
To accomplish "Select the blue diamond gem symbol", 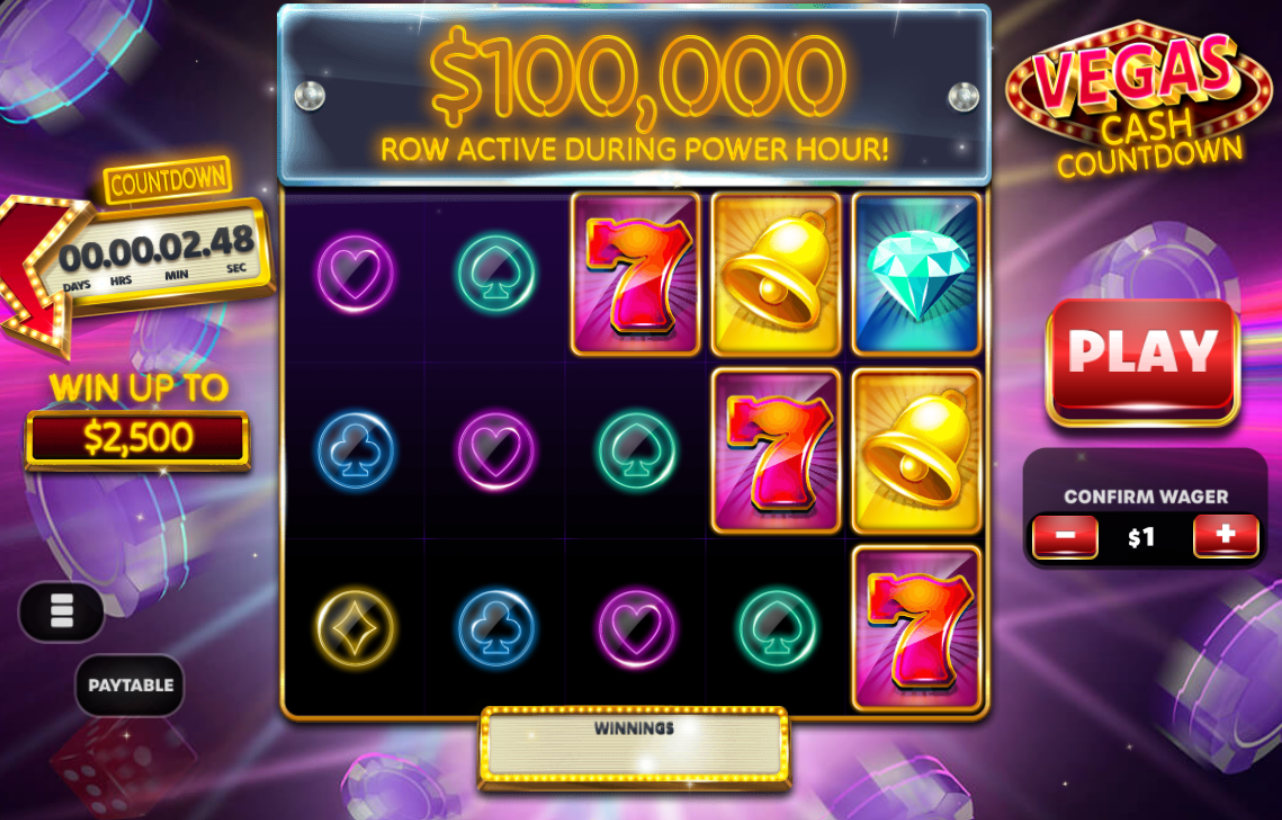I will click(915, 273).
